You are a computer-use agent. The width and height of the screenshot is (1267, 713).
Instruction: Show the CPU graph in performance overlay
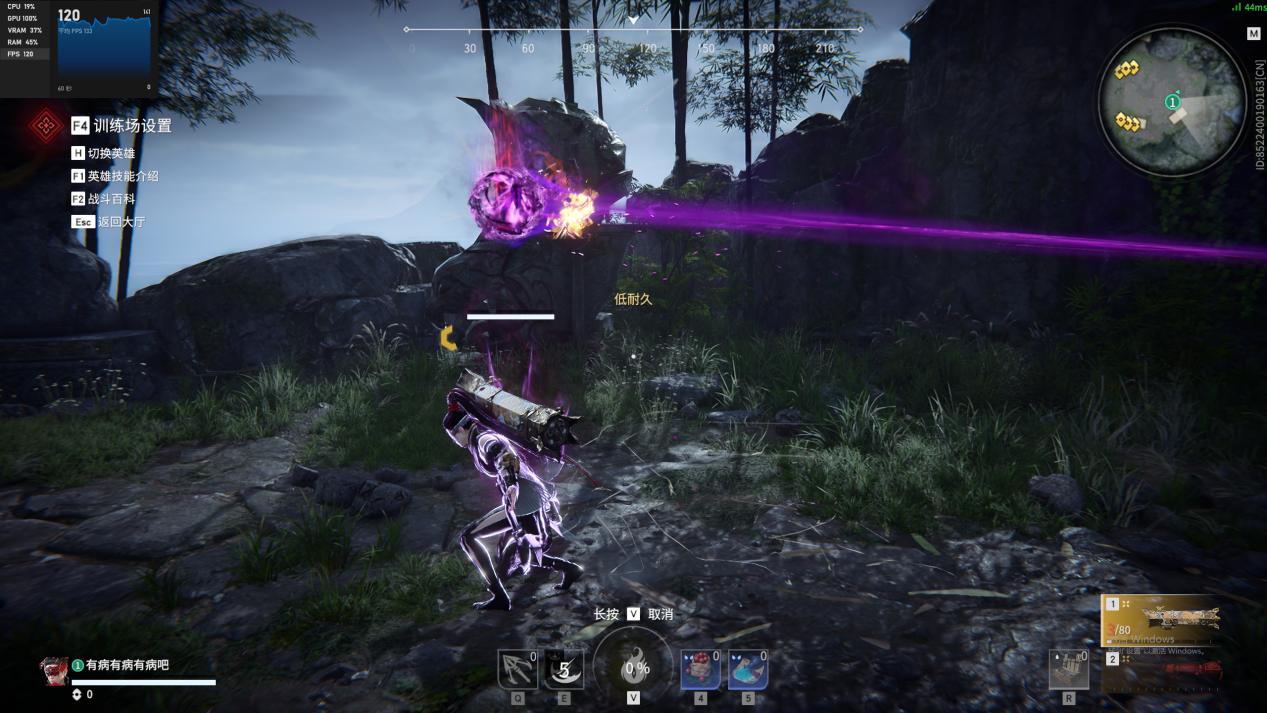click(x=21, y=7)
